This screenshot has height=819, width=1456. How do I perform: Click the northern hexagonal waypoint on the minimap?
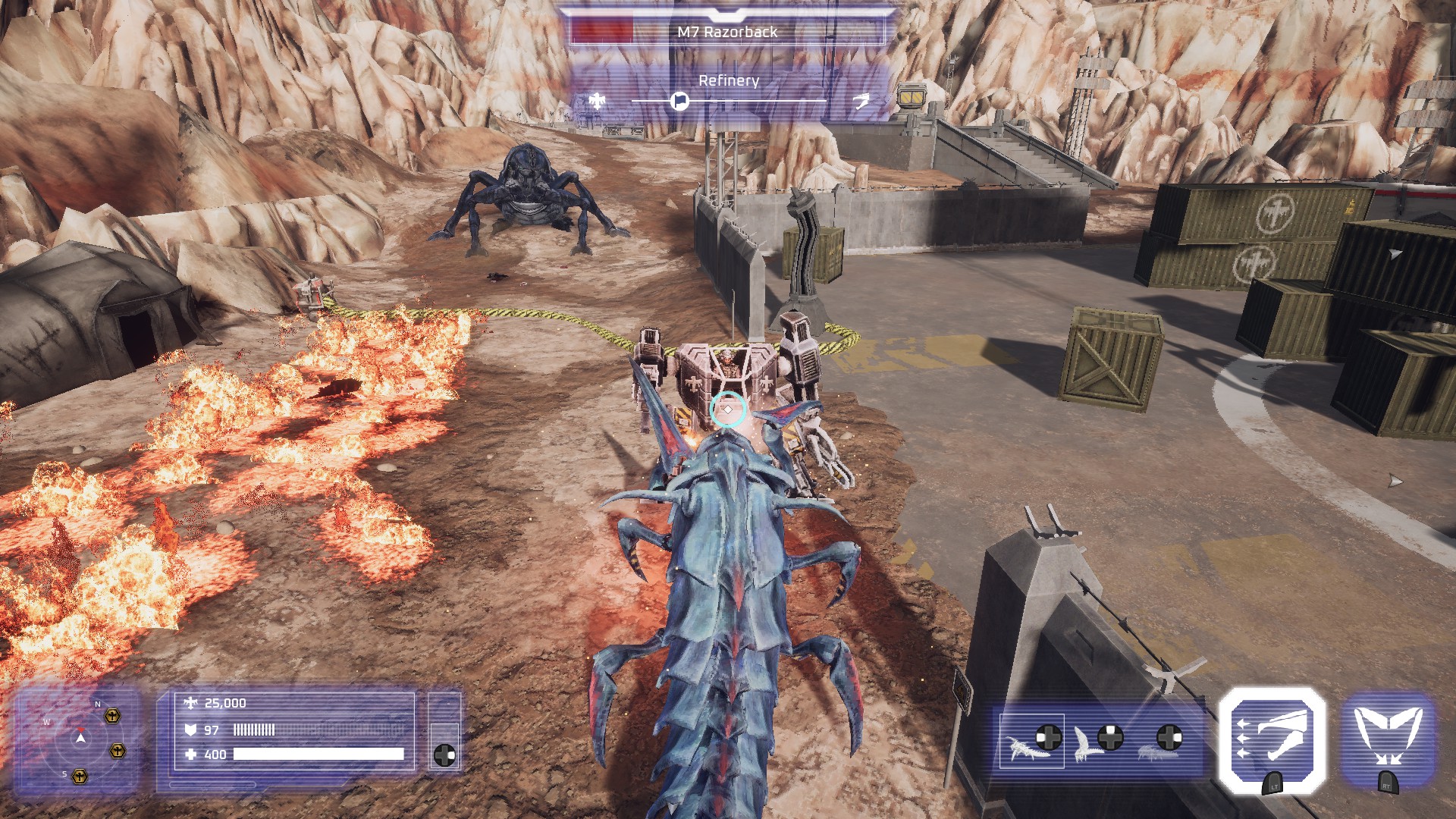pyautogui.click(x=111, y=716)
